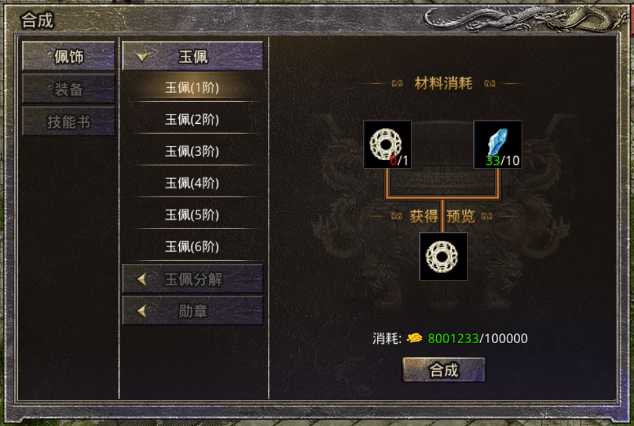Viewport: 634px width, 426px height.
Task: Choose the 玉佩(5阶) entry
Action: tap(192, 215)
